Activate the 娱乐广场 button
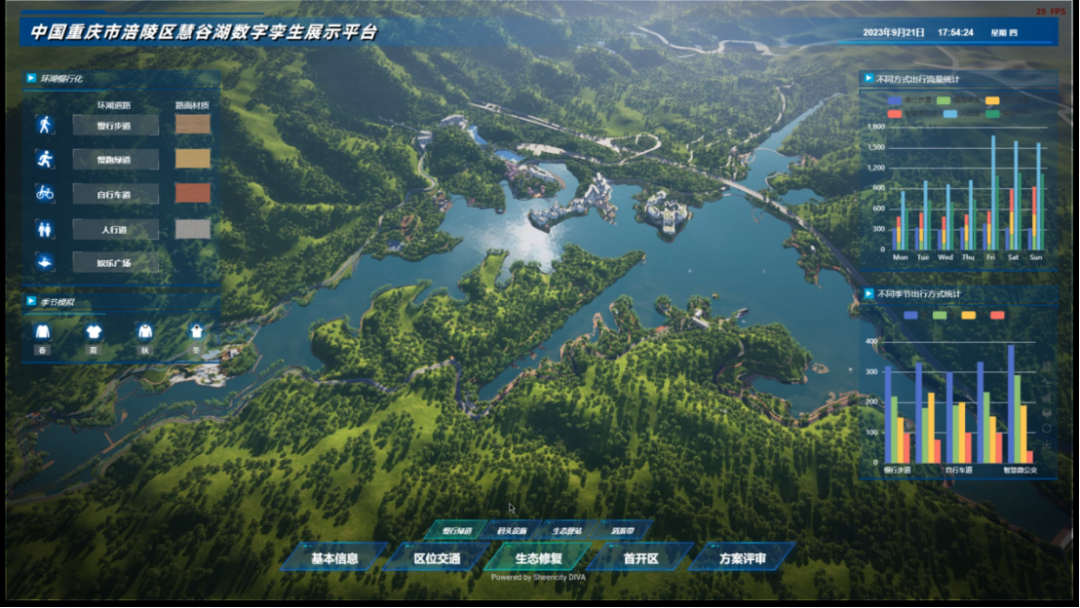1080x608 pixels. coord(115,263)
